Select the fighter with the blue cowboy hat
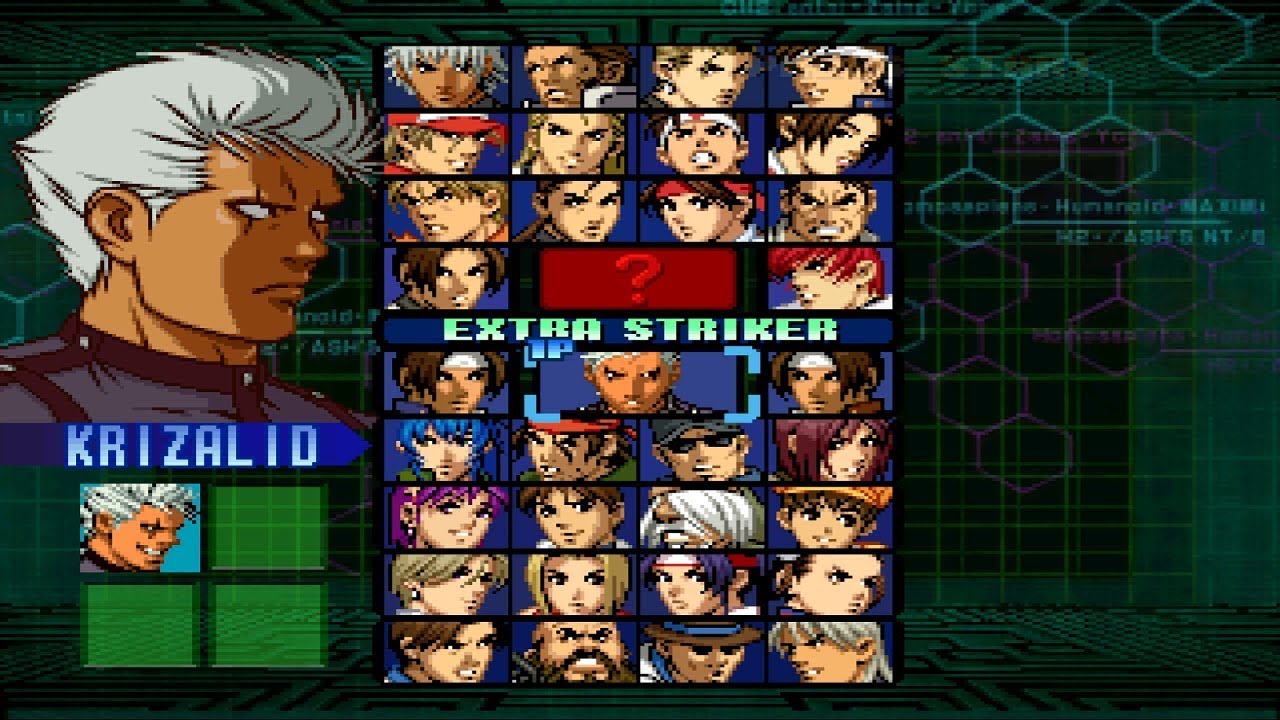 tap(702, 650)
